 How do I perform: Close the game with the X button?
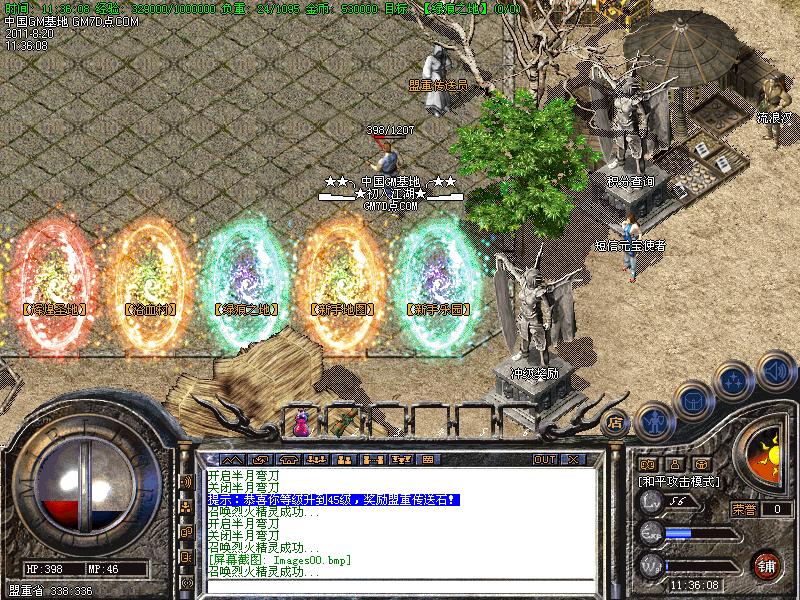(x=573, y=459)
